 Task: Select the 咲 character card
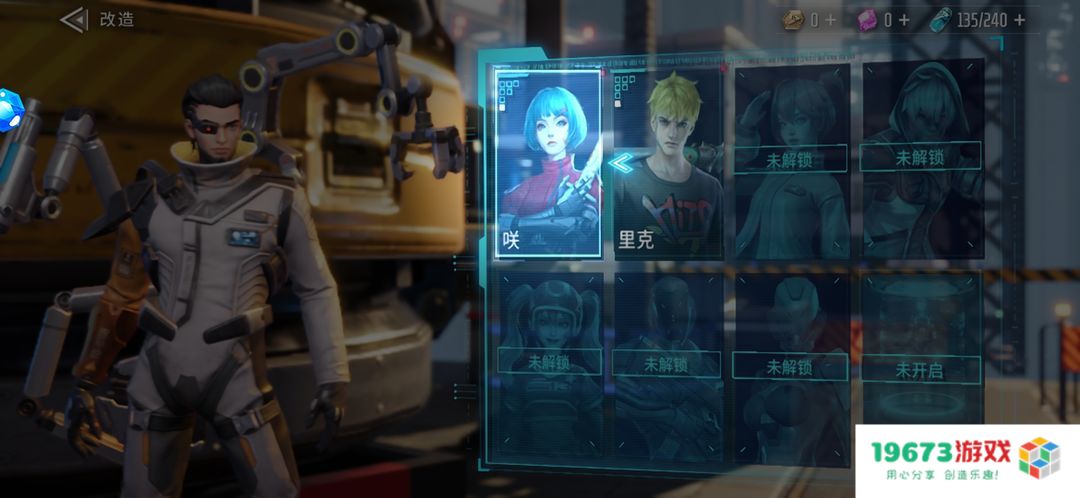tap(549, 162)
